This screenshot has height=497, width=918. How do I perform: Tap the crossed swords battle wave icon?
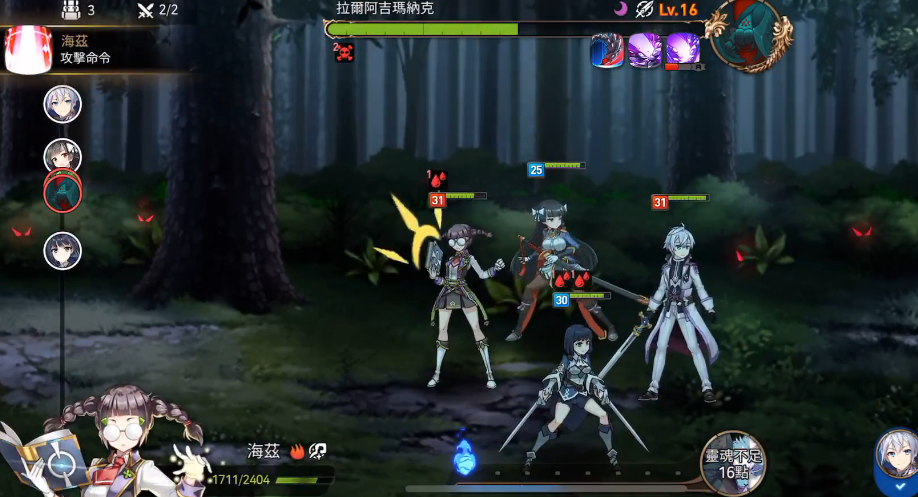tap(144, 10)
